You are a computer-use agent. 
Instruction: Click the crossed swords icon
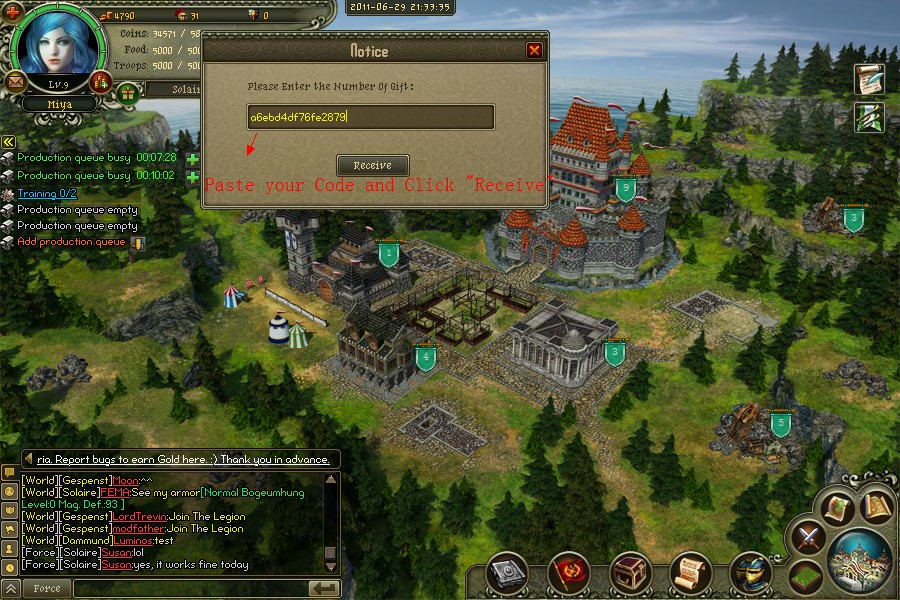coord(806,538)
